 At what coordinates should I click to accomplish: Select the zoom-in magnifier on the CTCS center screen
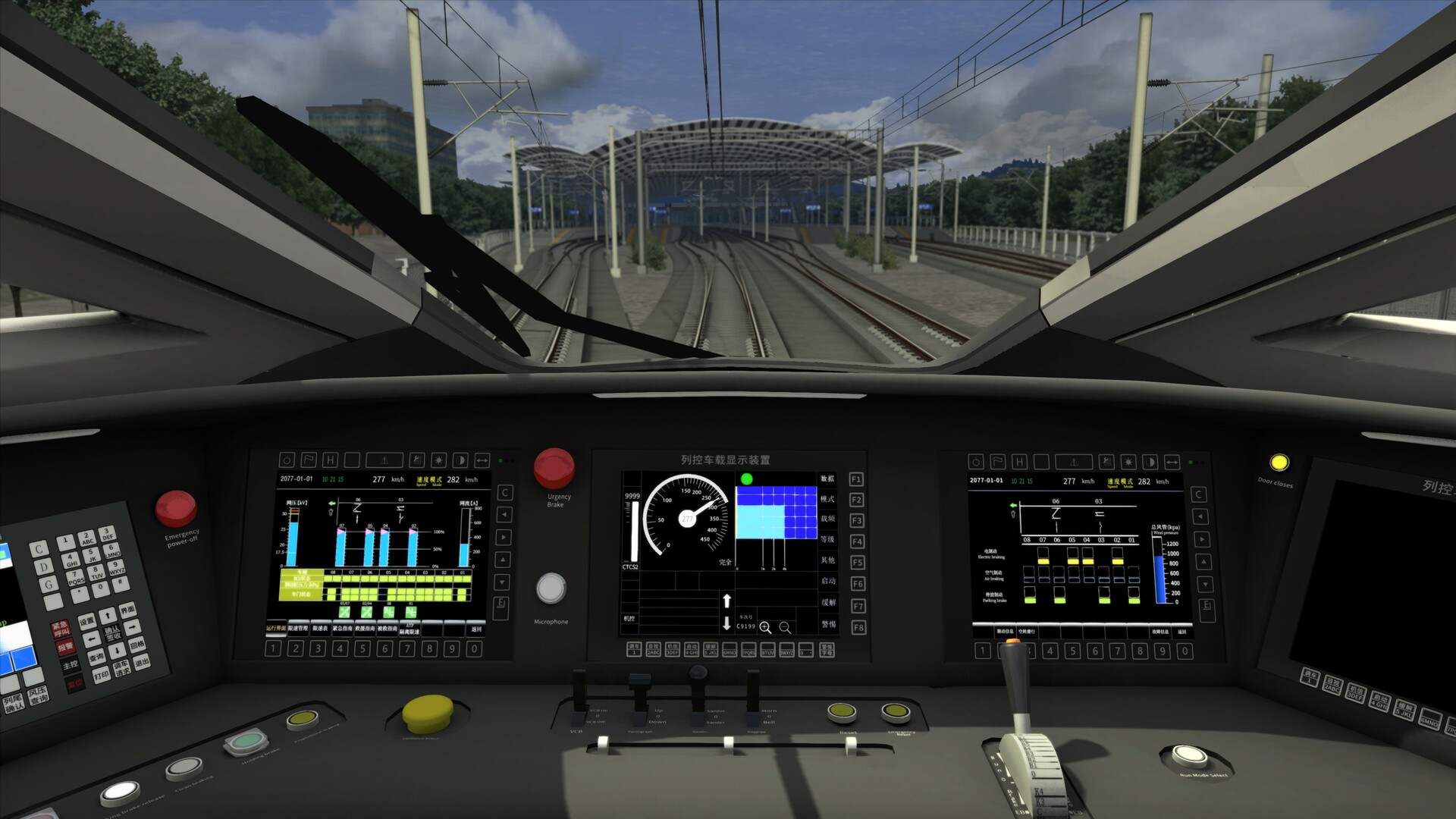(x=764, y=626)
